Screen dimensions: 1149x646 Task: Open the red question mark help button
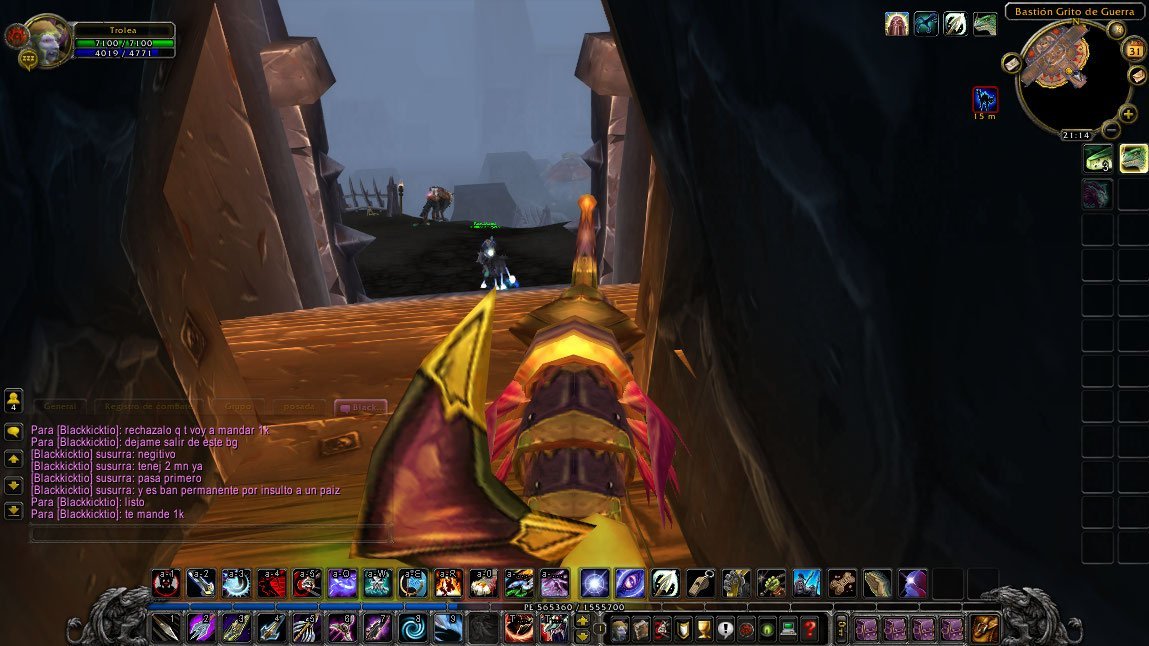click(810, 630)
